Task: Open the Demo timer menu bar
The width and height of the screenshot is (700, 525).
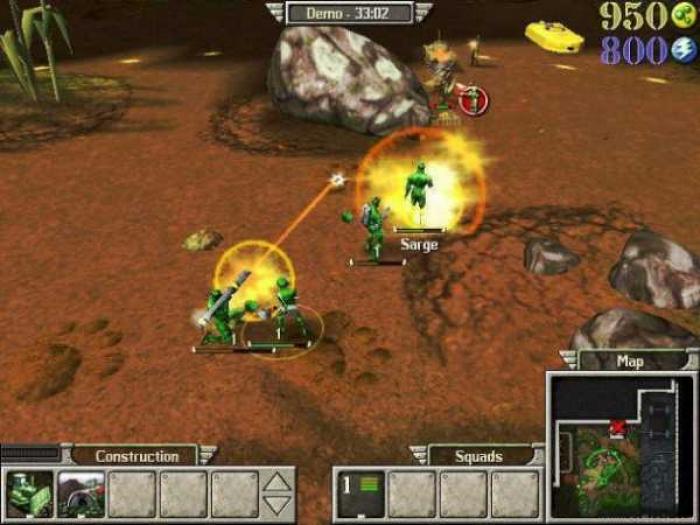Action: pos(349,12)
